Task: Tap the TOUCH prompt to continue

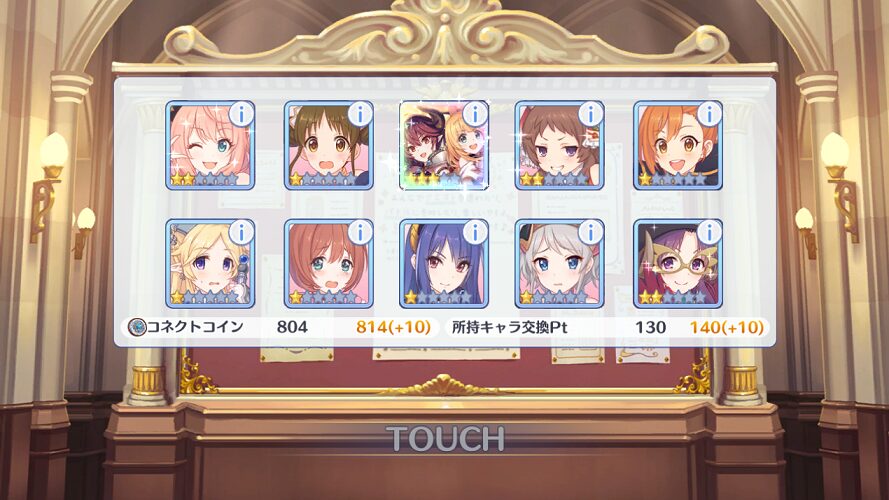Action: coord(445,438)
